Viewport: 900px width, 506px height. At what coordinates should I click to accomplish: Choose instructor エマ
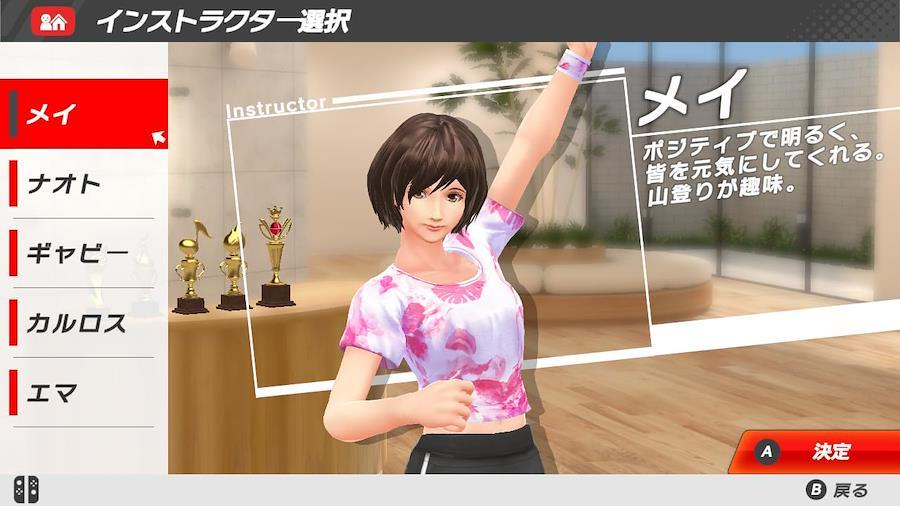tap(80, 392)
